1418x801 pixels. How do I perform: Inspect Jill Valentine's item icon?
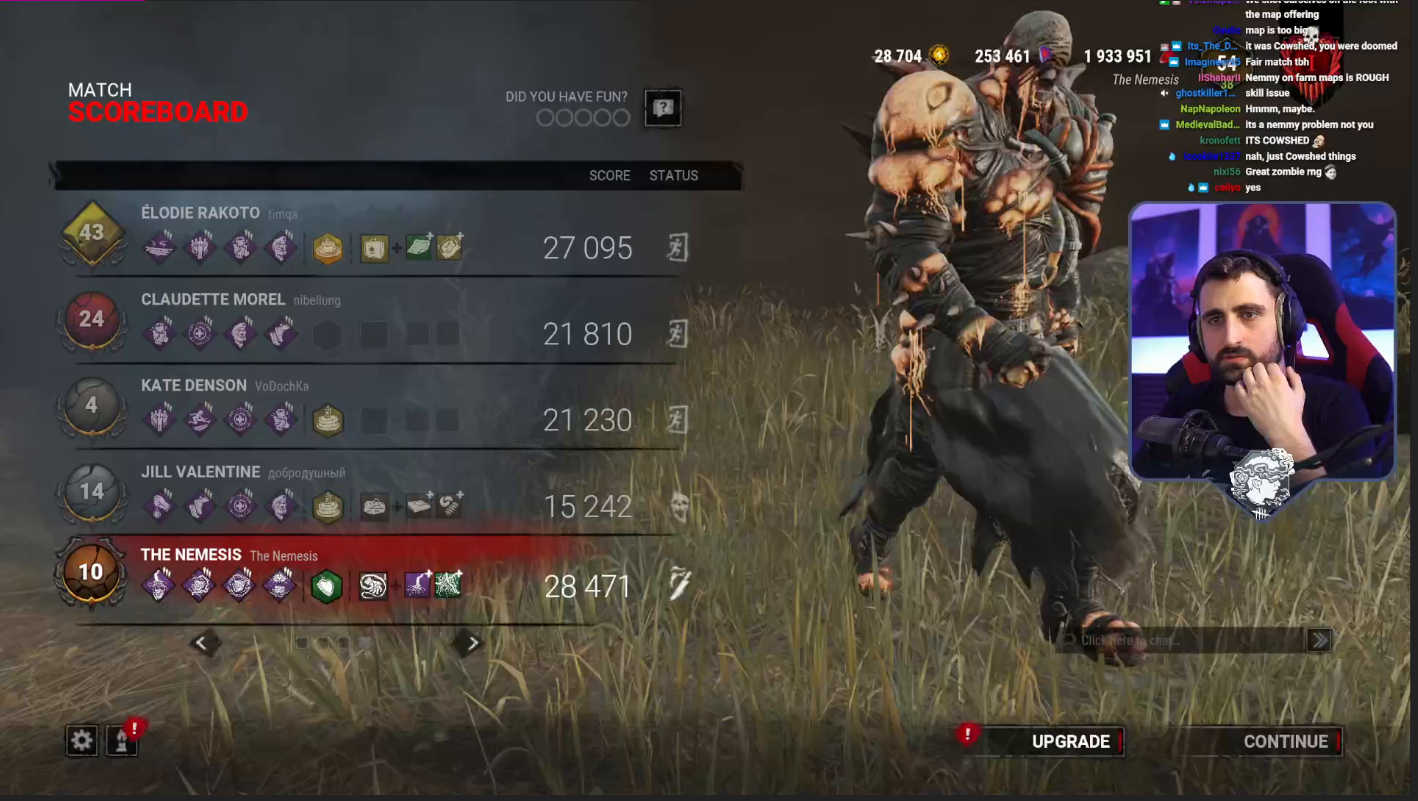pos(374,506)
